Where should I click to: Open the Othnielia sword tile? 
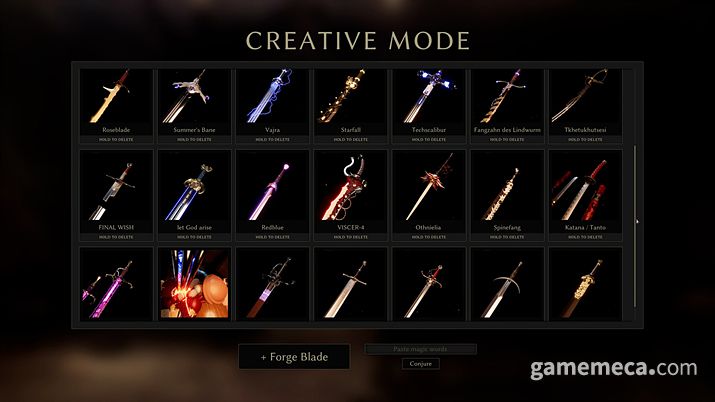click(x=429, y=190)
